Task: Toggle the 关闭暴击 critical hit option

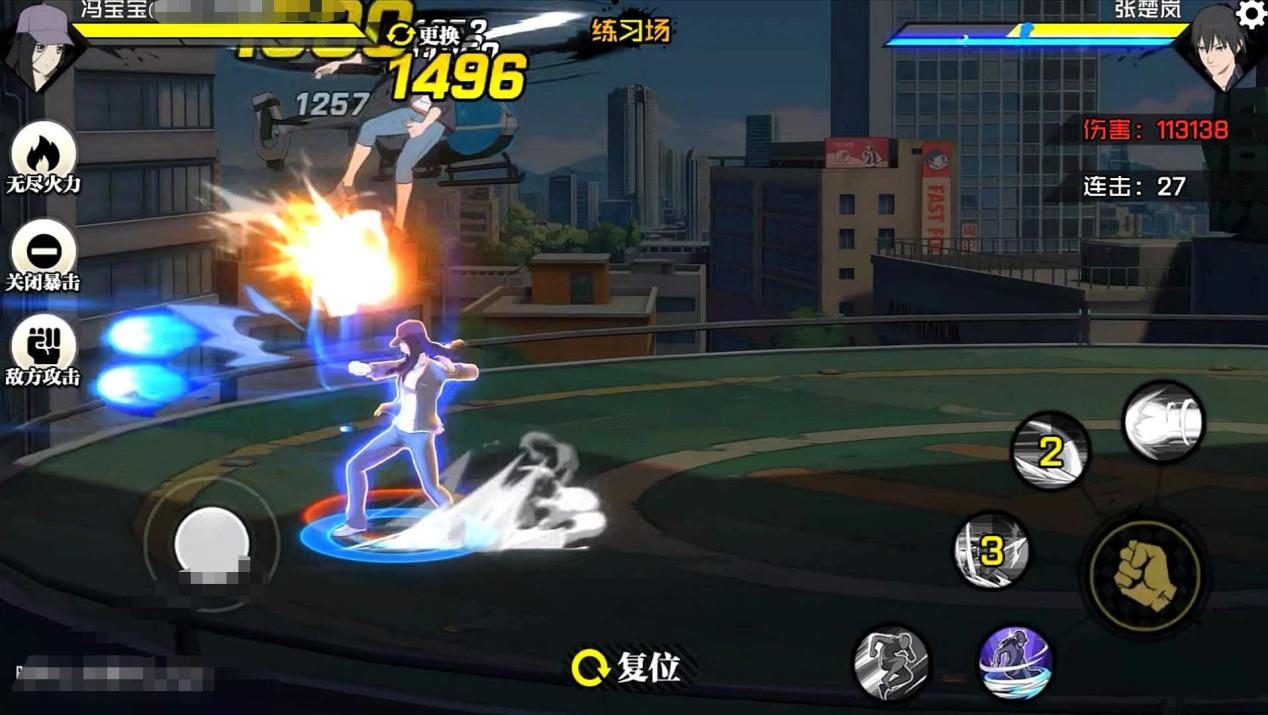Action: pos(42,252)
